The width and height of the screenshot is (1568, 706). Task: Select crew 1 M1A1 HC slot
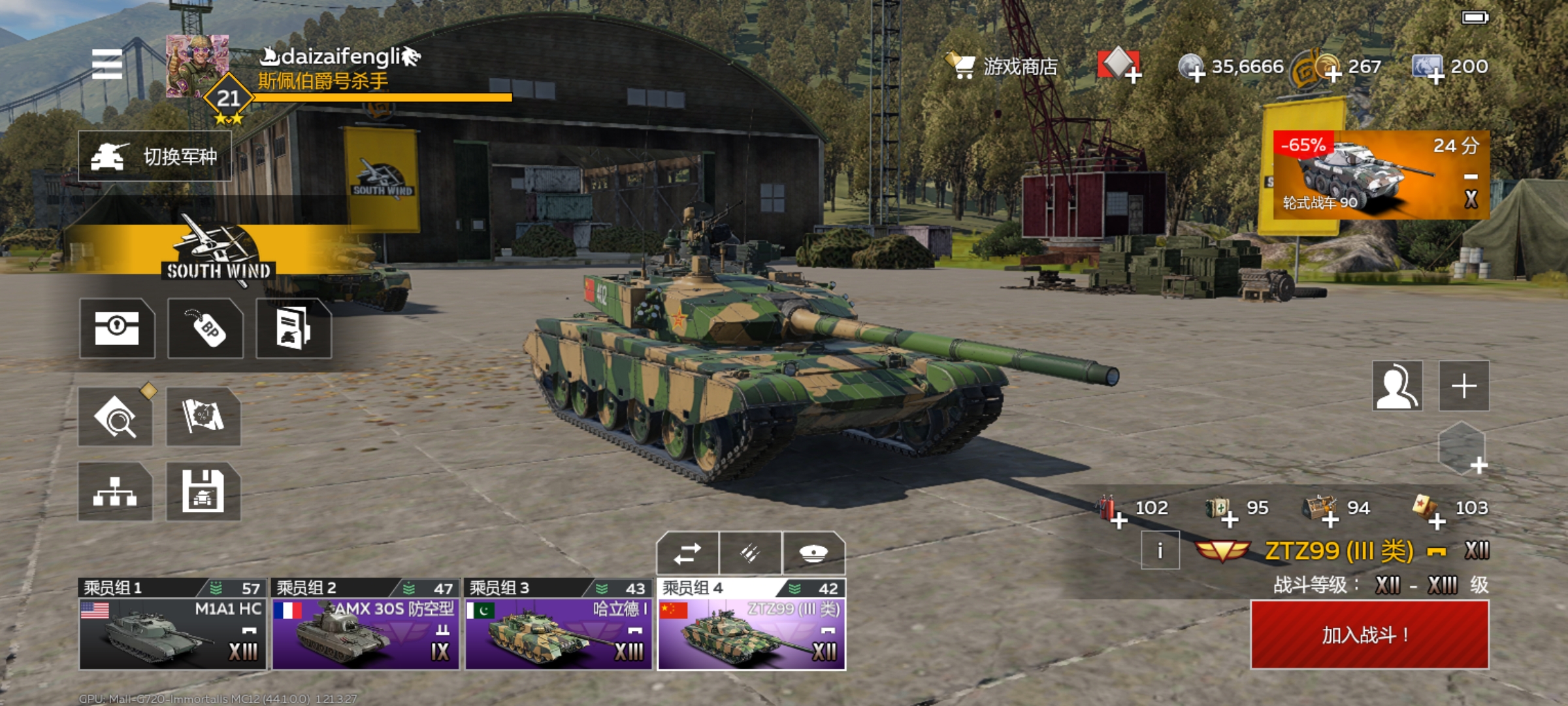172,625
